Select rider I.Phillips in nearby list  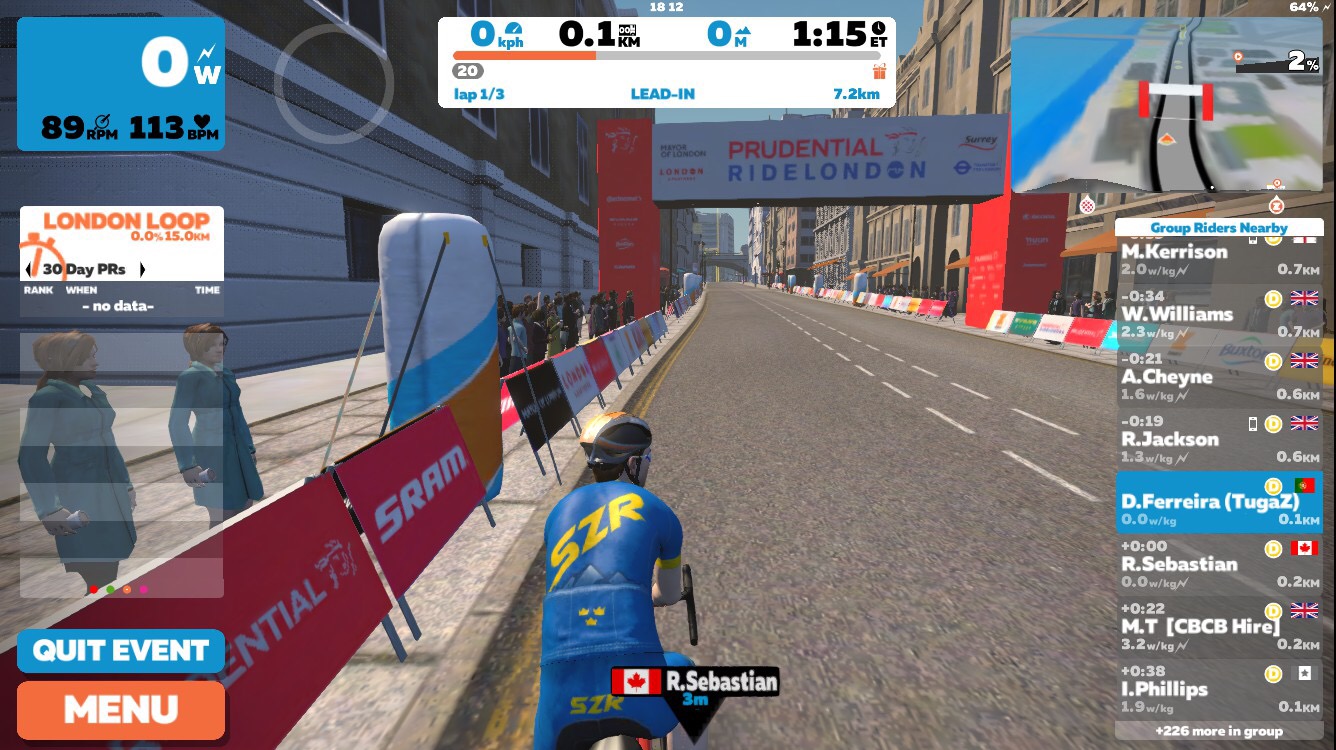(1218, 689)
